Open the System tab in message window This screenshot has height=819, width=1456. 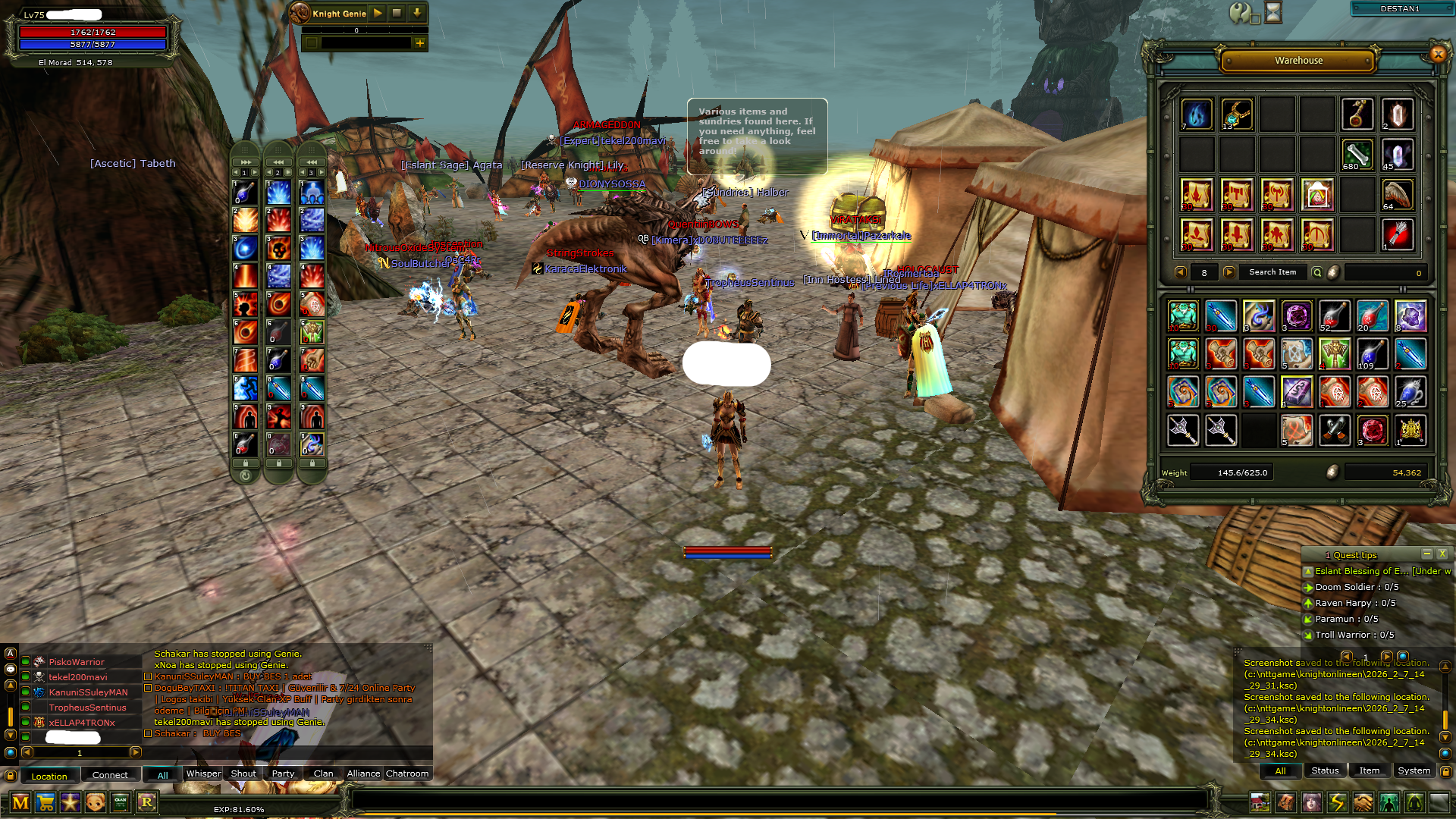click(1414, 770)
